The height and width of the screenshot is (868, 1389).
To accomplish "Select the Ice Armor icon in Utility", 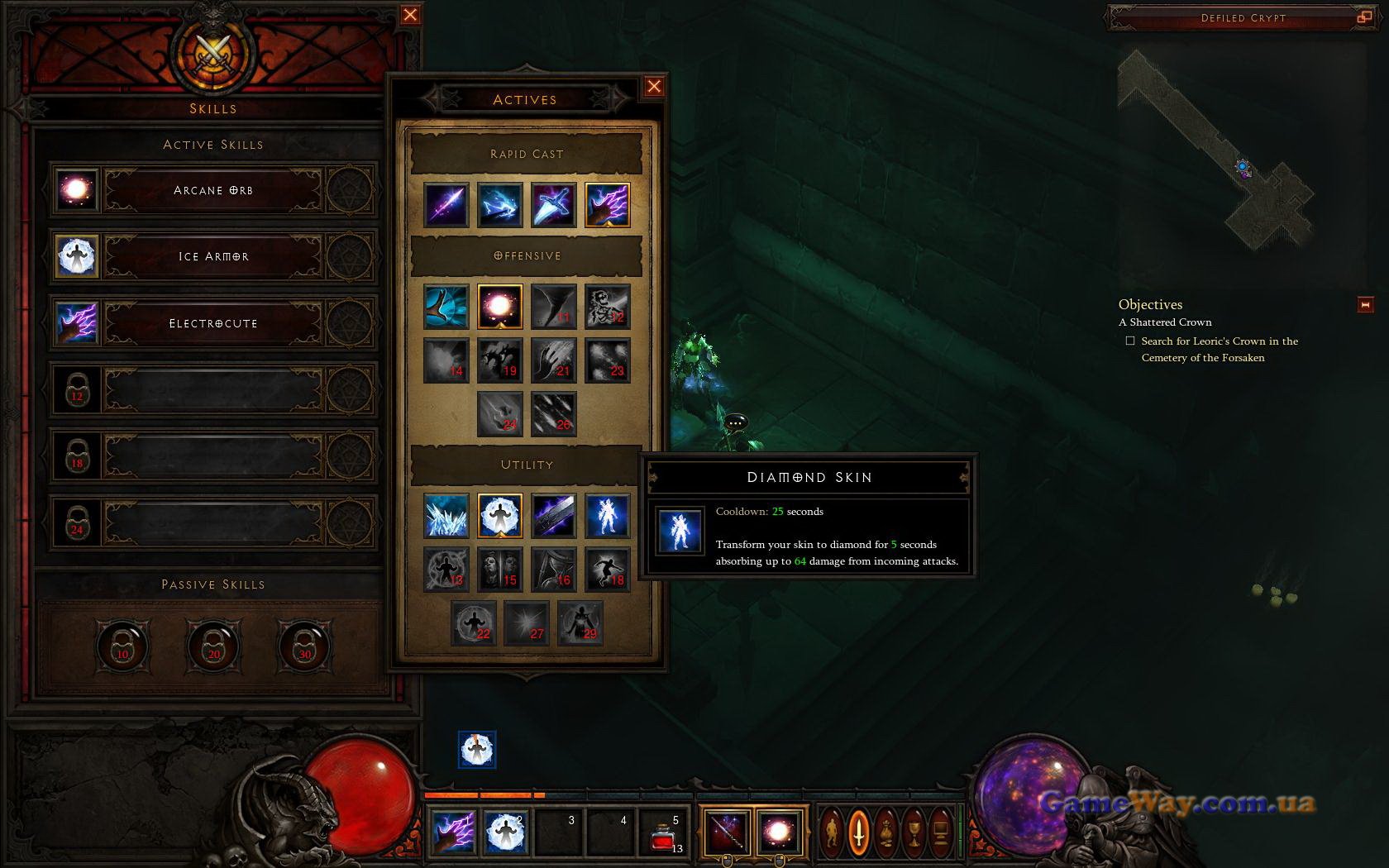I will (500, 516).
